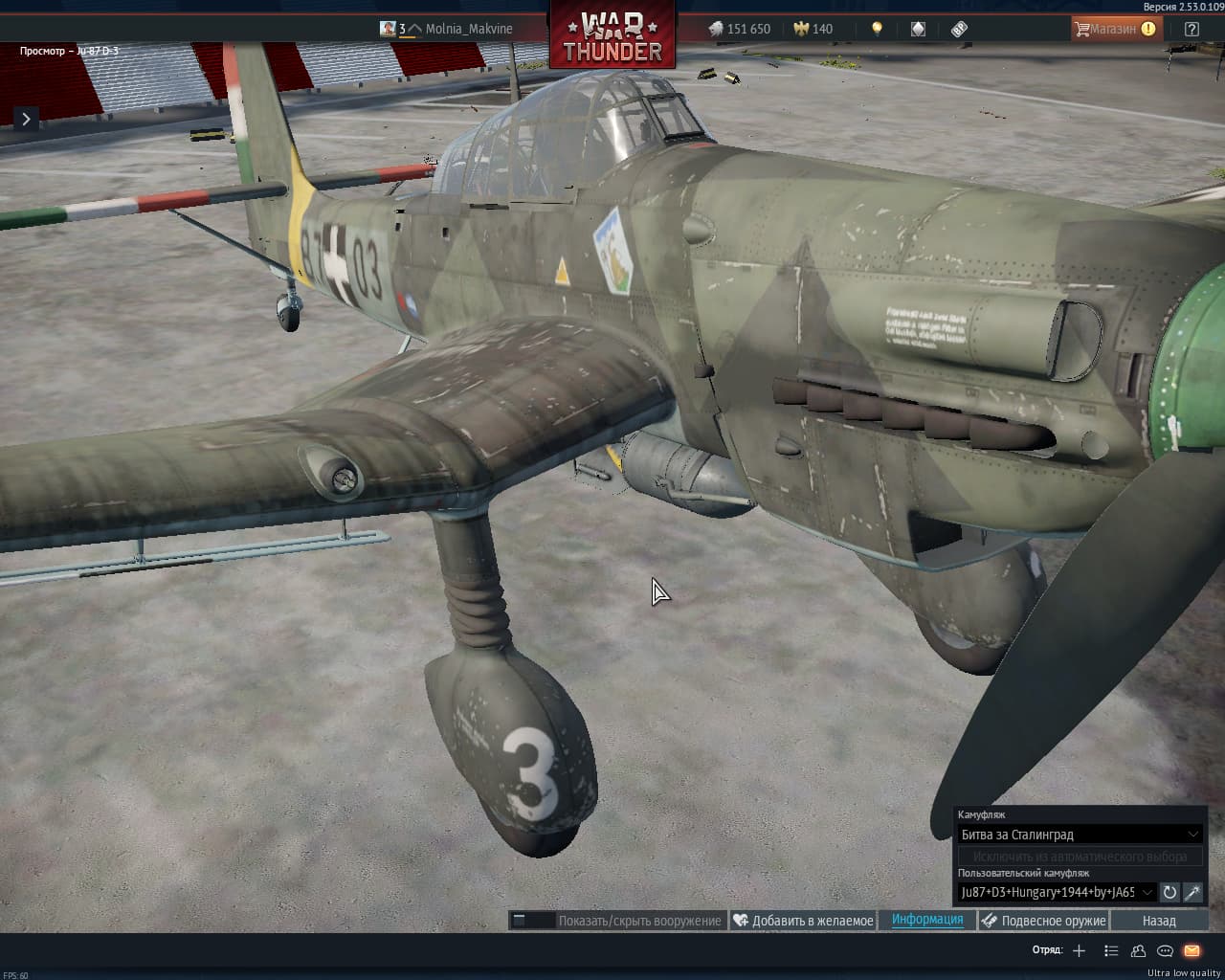Refresh the user camouflage list
This screenshot has width=1225, height=980.
click(x=1169, y=892)
